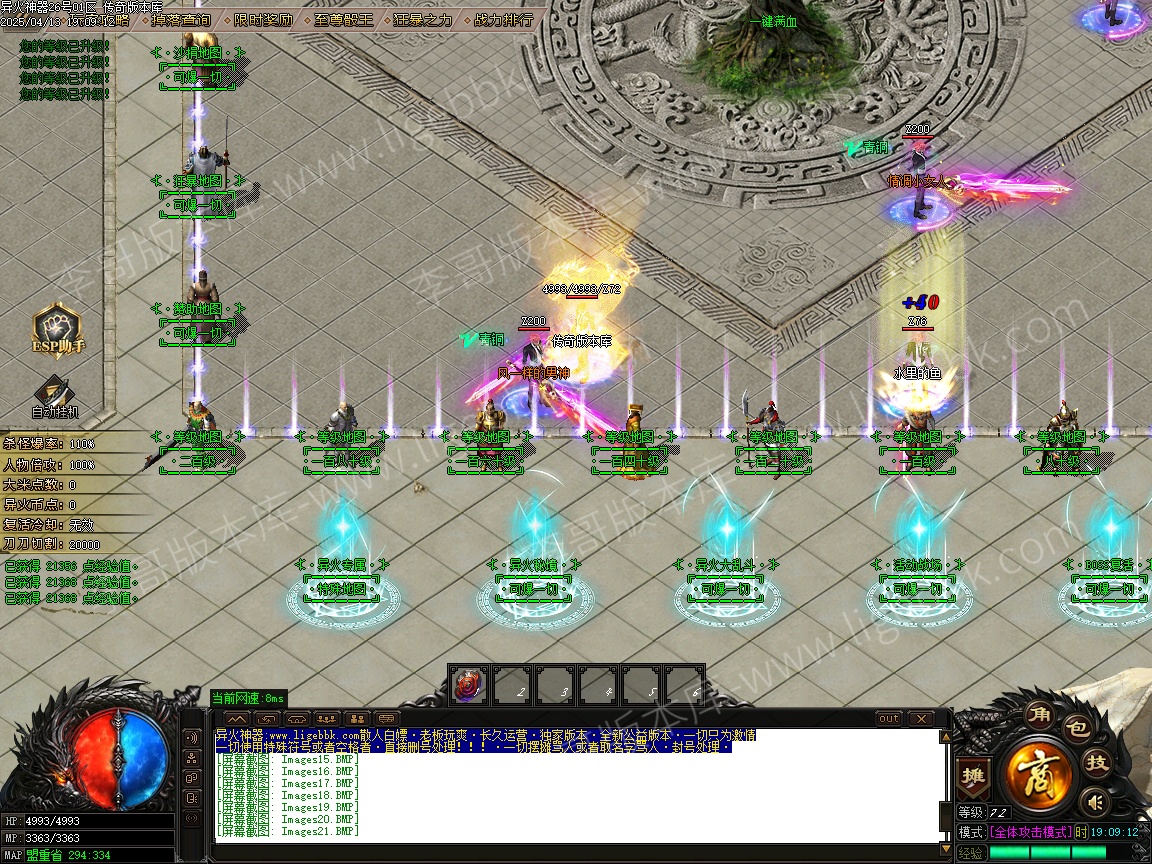
Task: Toggle 自动挂机 auto-battle
Action: (x=55, y=397)
